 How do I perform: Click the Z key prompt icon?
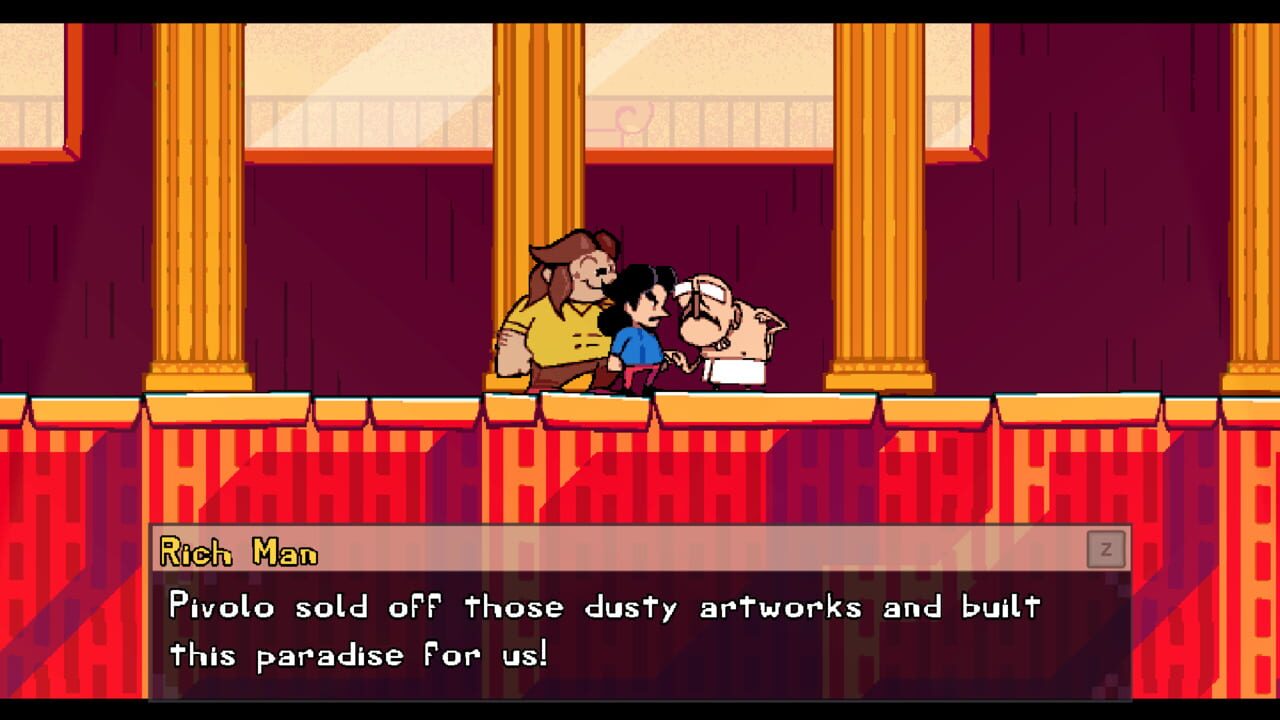[x=1106, y=548]
